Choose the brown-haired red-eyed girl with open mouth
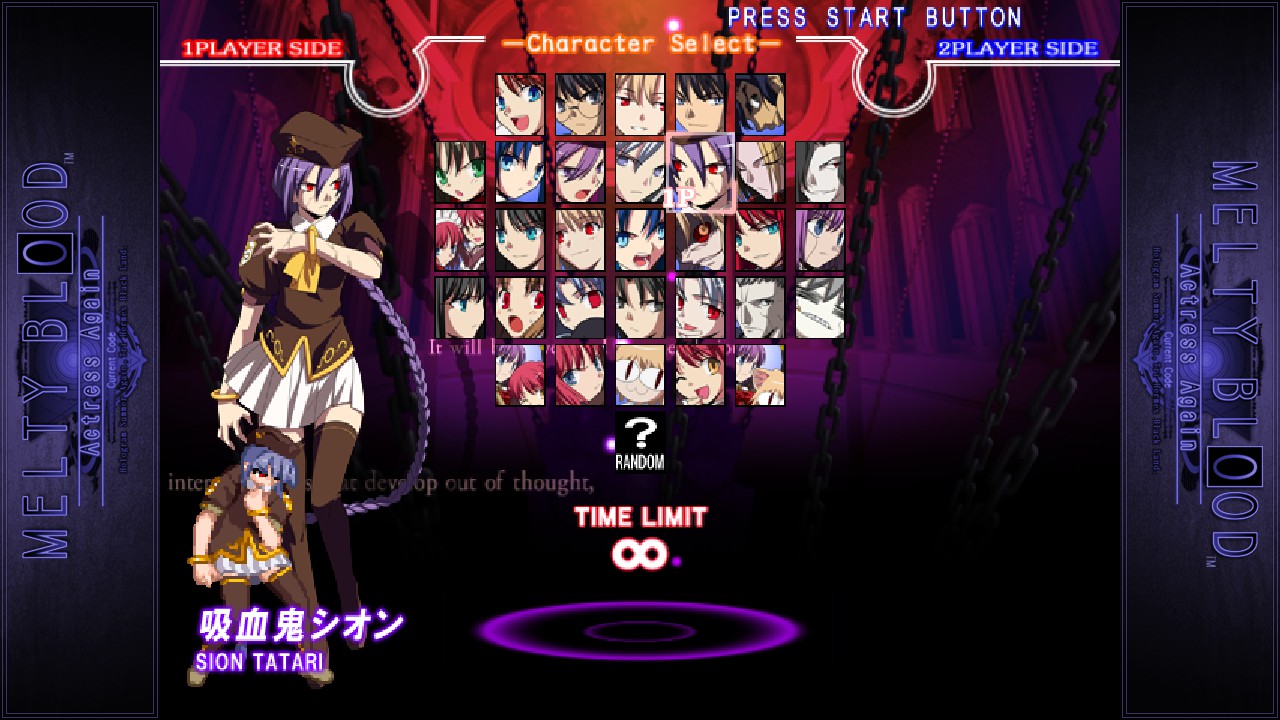 (x=520, y=308)
